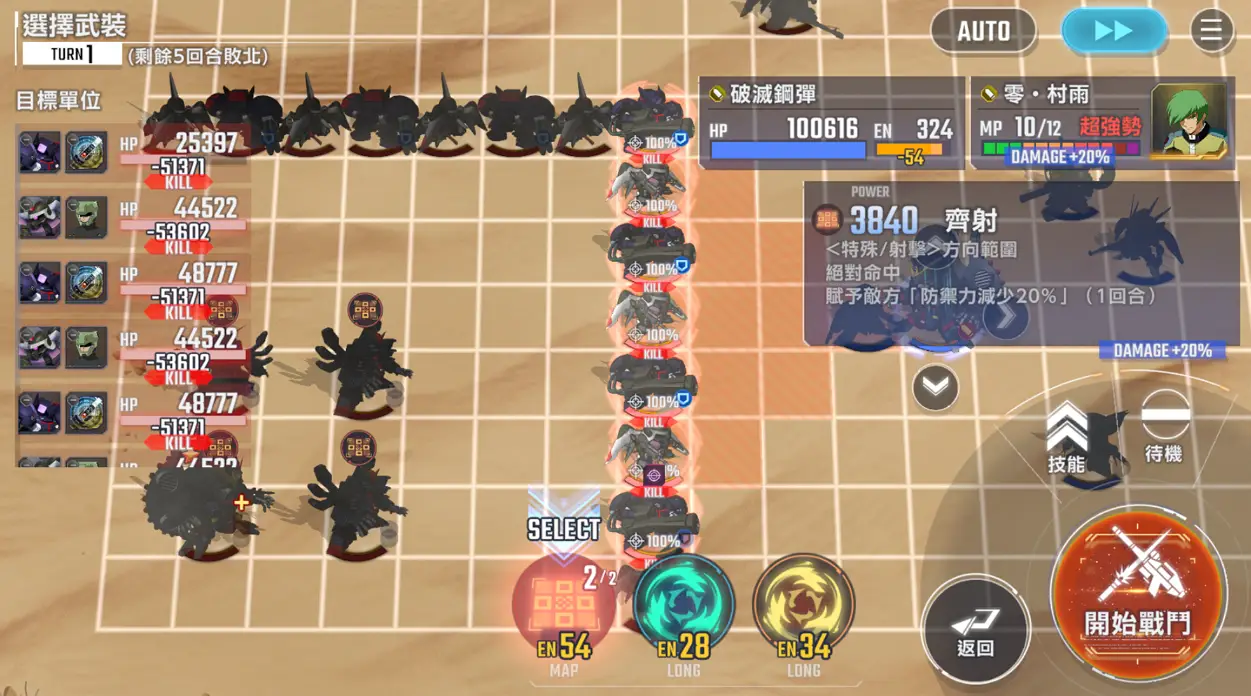
Task: Show the next weapon info page arrow
Action: coord(1005,317)
